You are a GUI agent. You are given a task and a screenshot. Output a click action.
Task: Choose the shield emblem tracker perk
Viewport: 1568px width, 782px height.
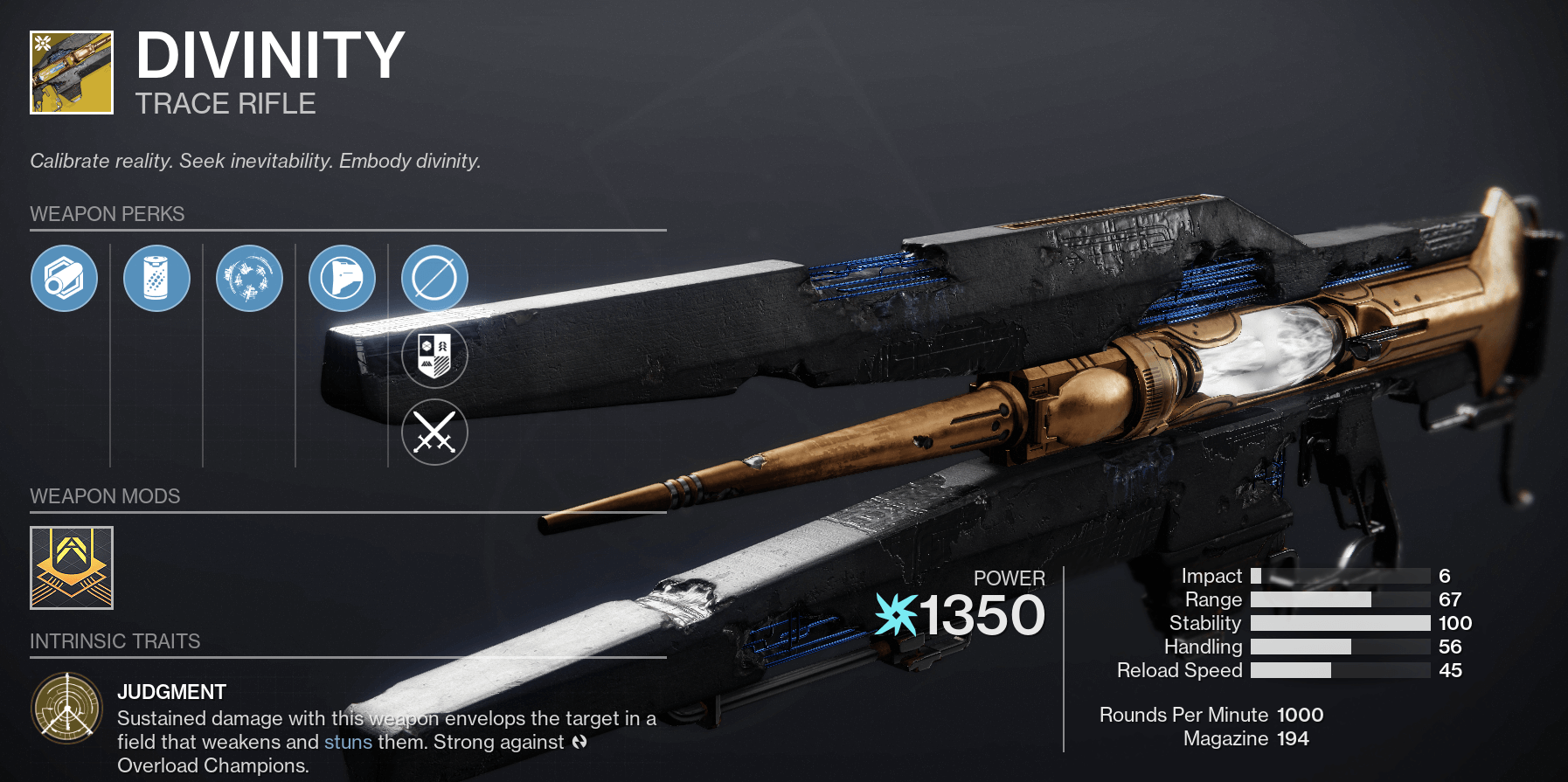(x=434, y=356)
